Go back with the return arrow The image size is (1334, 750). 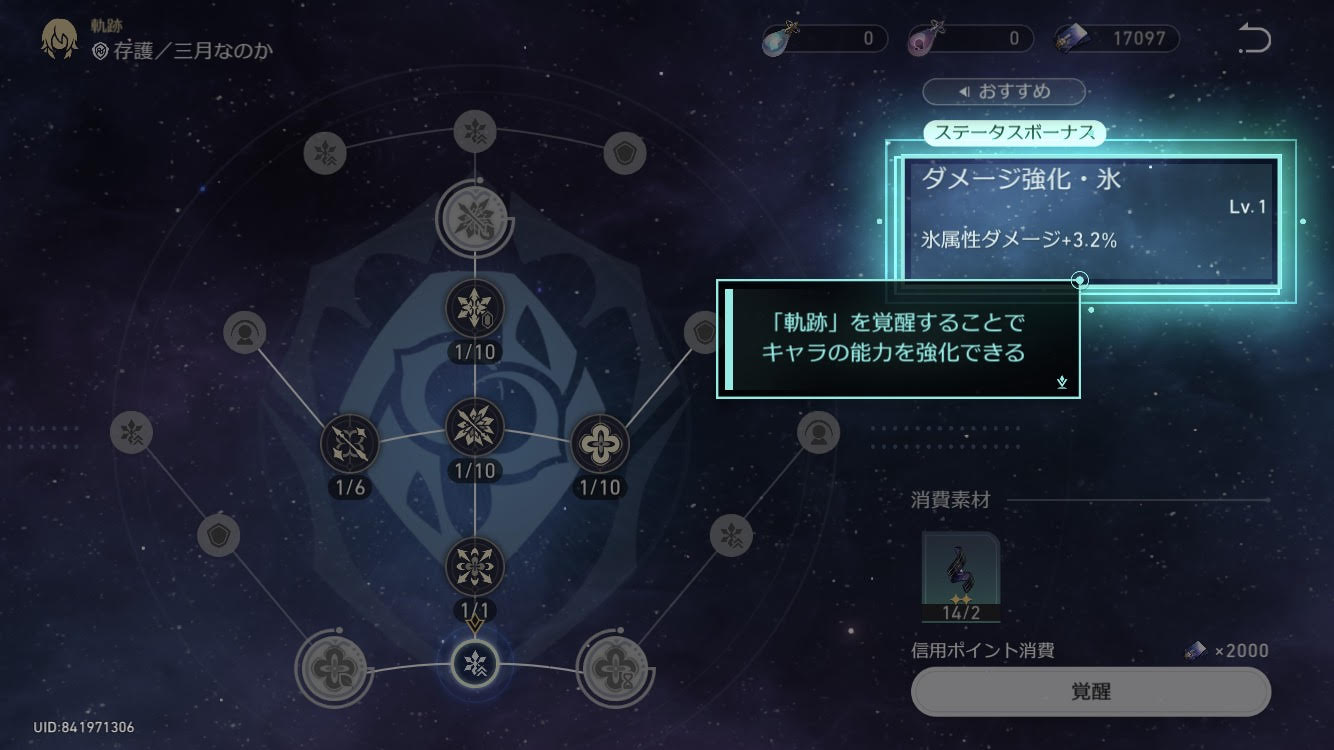click(1254, 39)
